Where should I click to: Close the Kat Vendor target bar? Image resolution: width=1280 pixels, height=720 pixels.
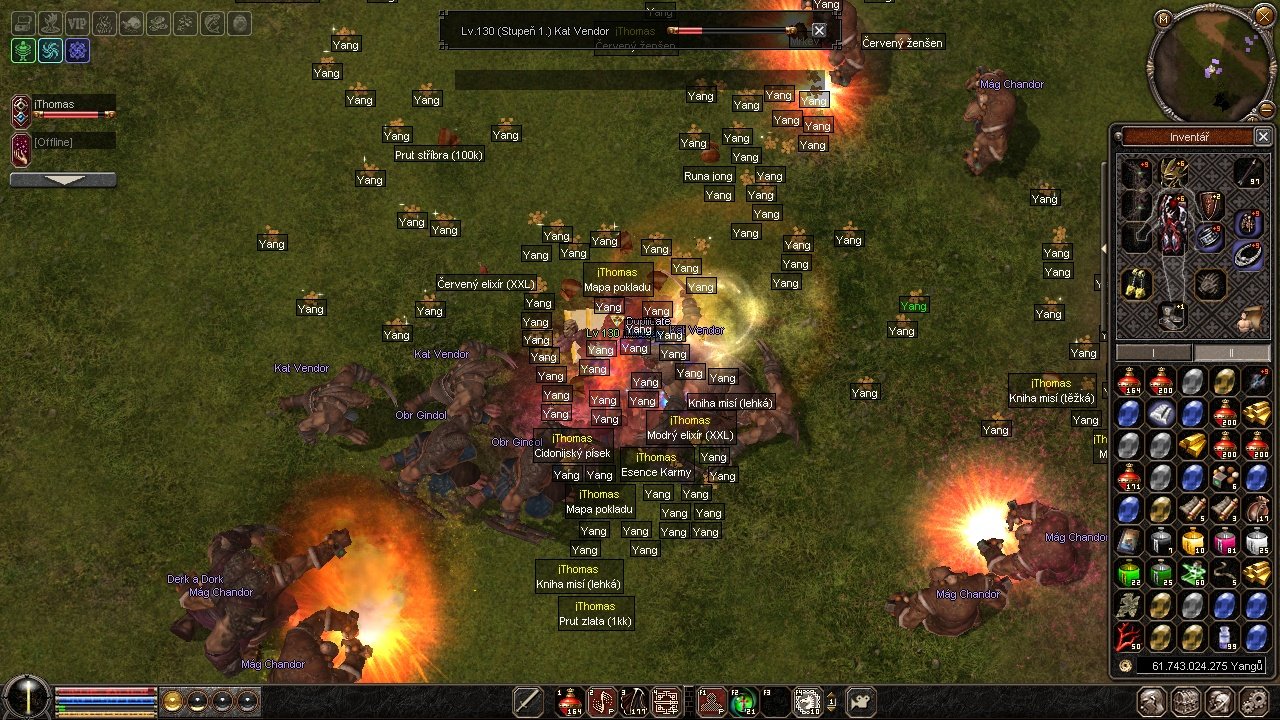(819, 31)
